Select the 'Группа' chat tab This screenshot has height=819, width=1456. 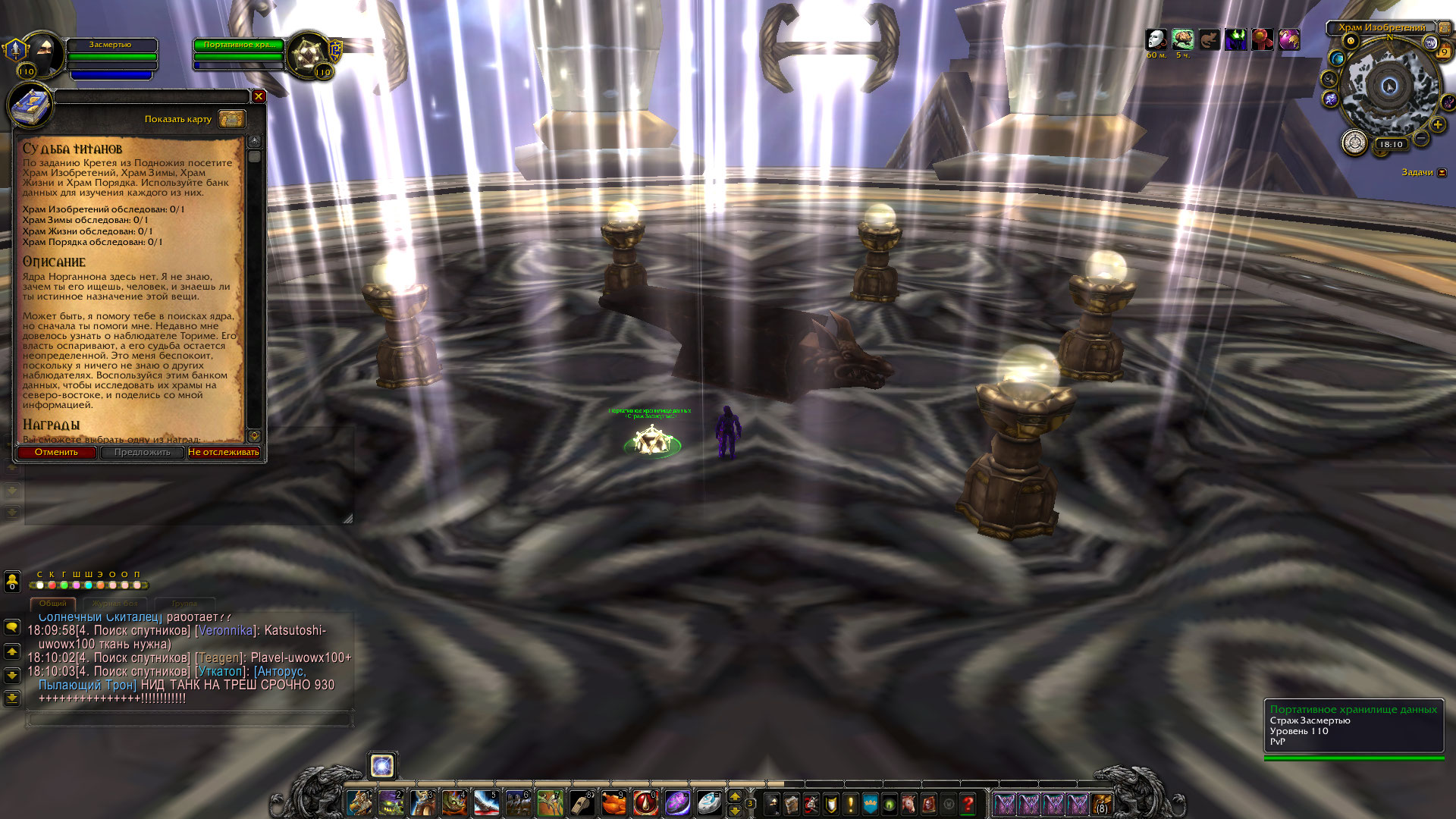[184, 604]
